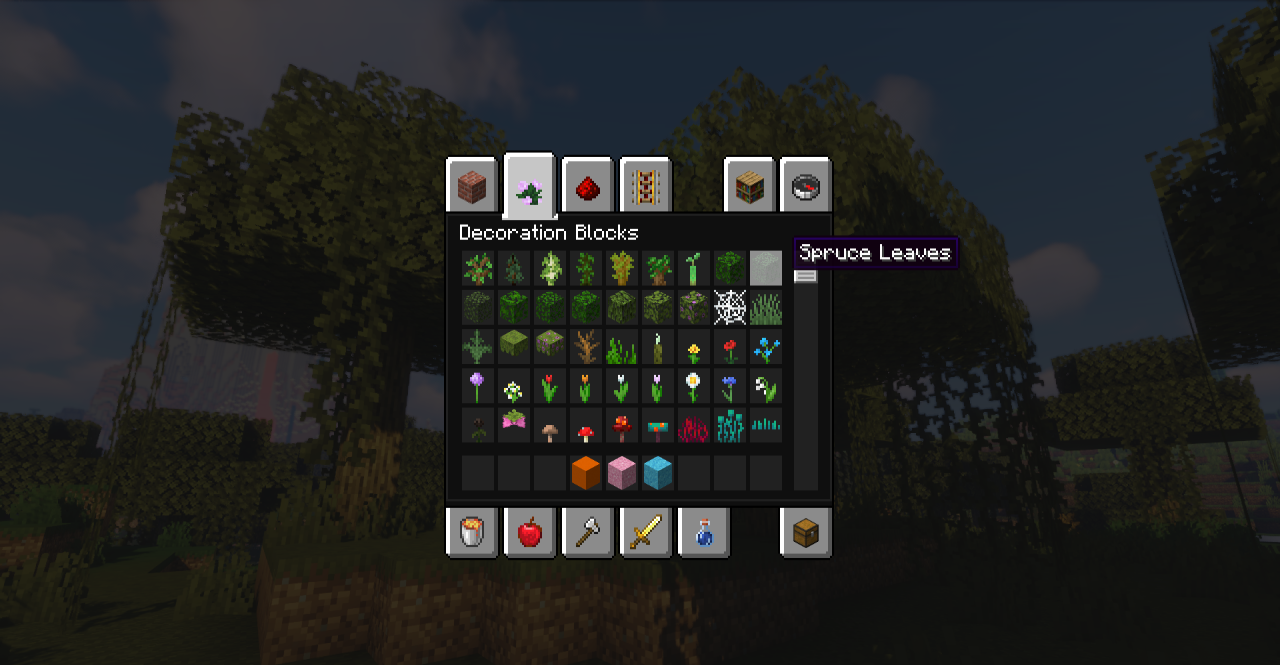The width and height of the screenshot is (1280, 665).
Task: Switch to the compass search tab
Action: tap(805, 186)
